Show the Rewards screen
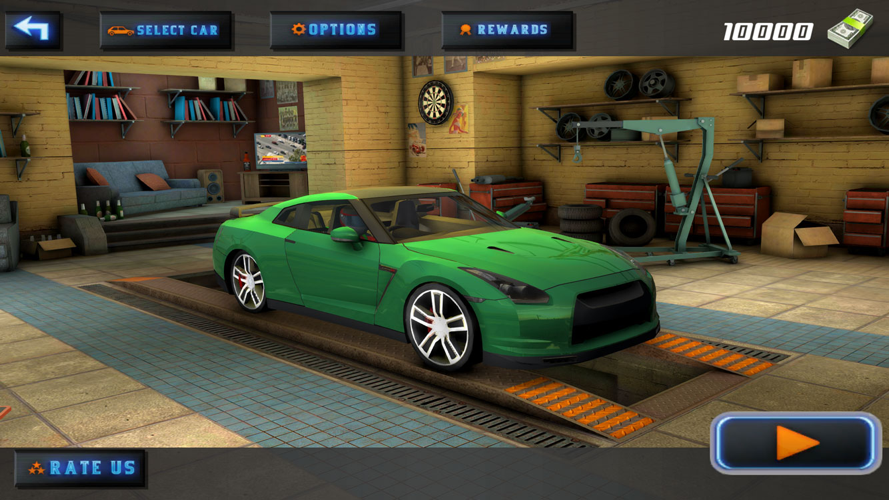The width and height of the screenshot is (889, 500). point(507,30)
